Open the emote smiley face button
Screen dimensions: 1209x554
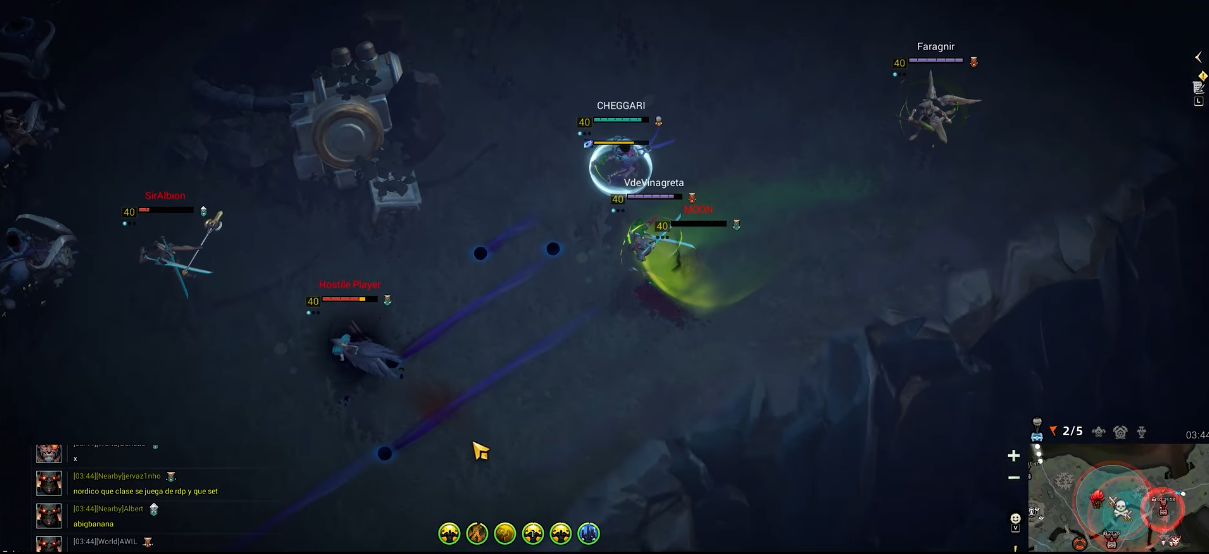pyautogui.click(x=1015, y=518)
